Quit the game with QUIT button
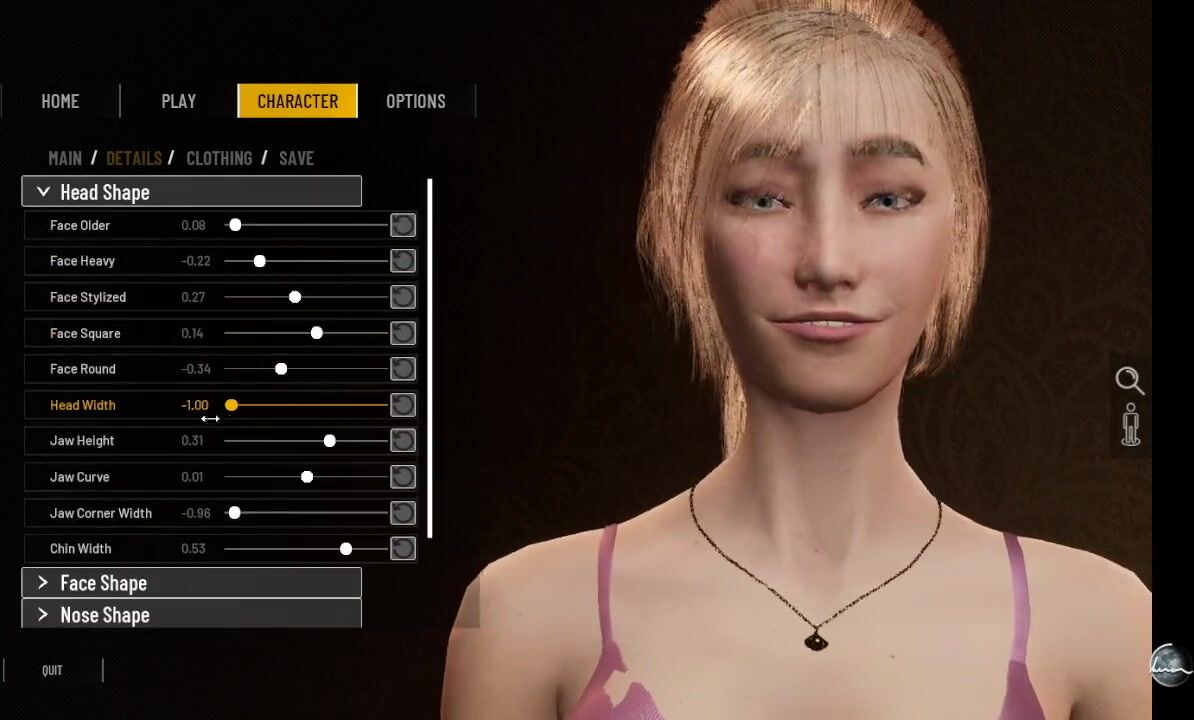 pyautogui.click(x=52, y=670)
